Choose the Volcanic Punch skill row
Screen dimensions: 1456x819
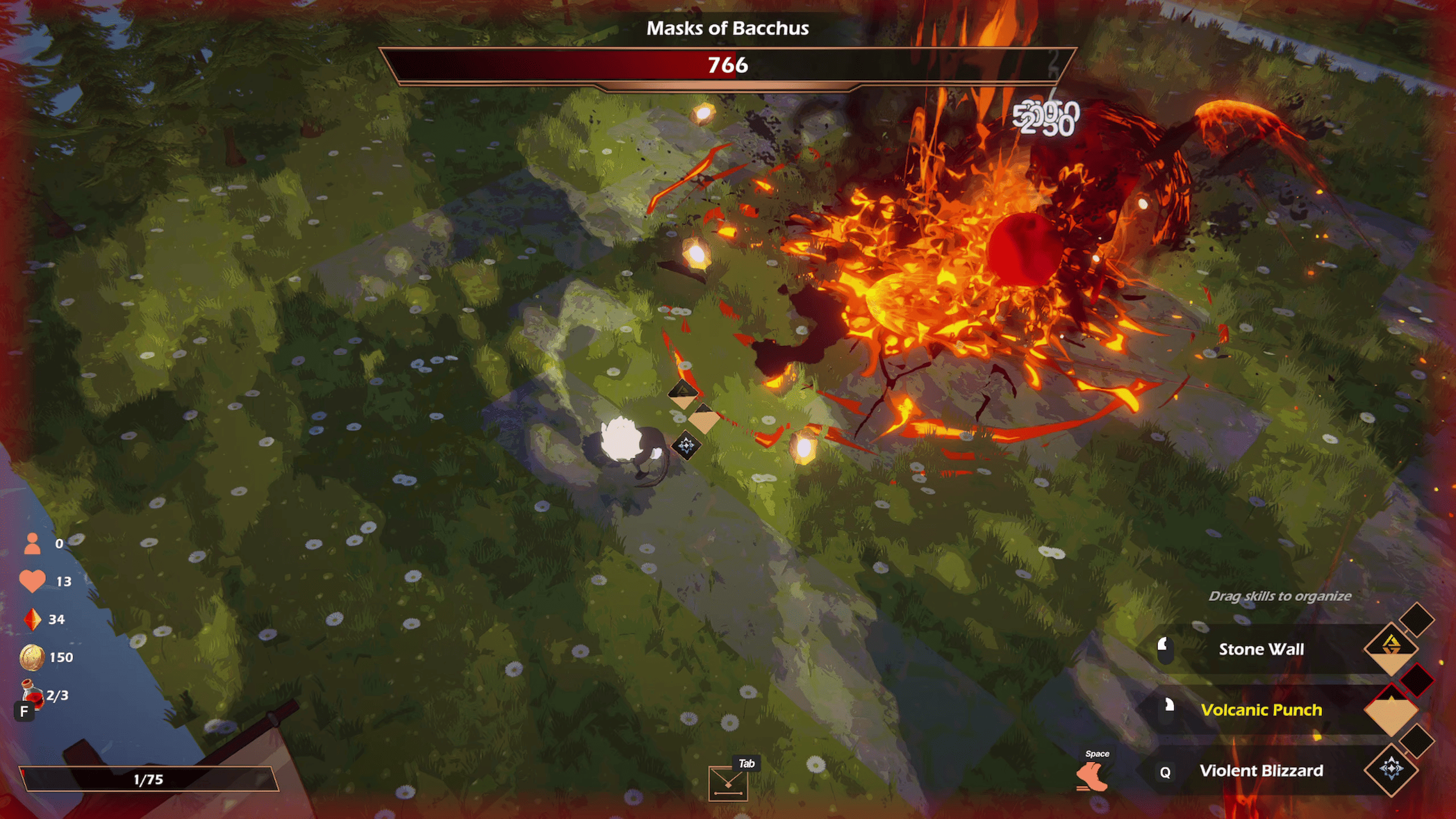(x=1261, y=710)
